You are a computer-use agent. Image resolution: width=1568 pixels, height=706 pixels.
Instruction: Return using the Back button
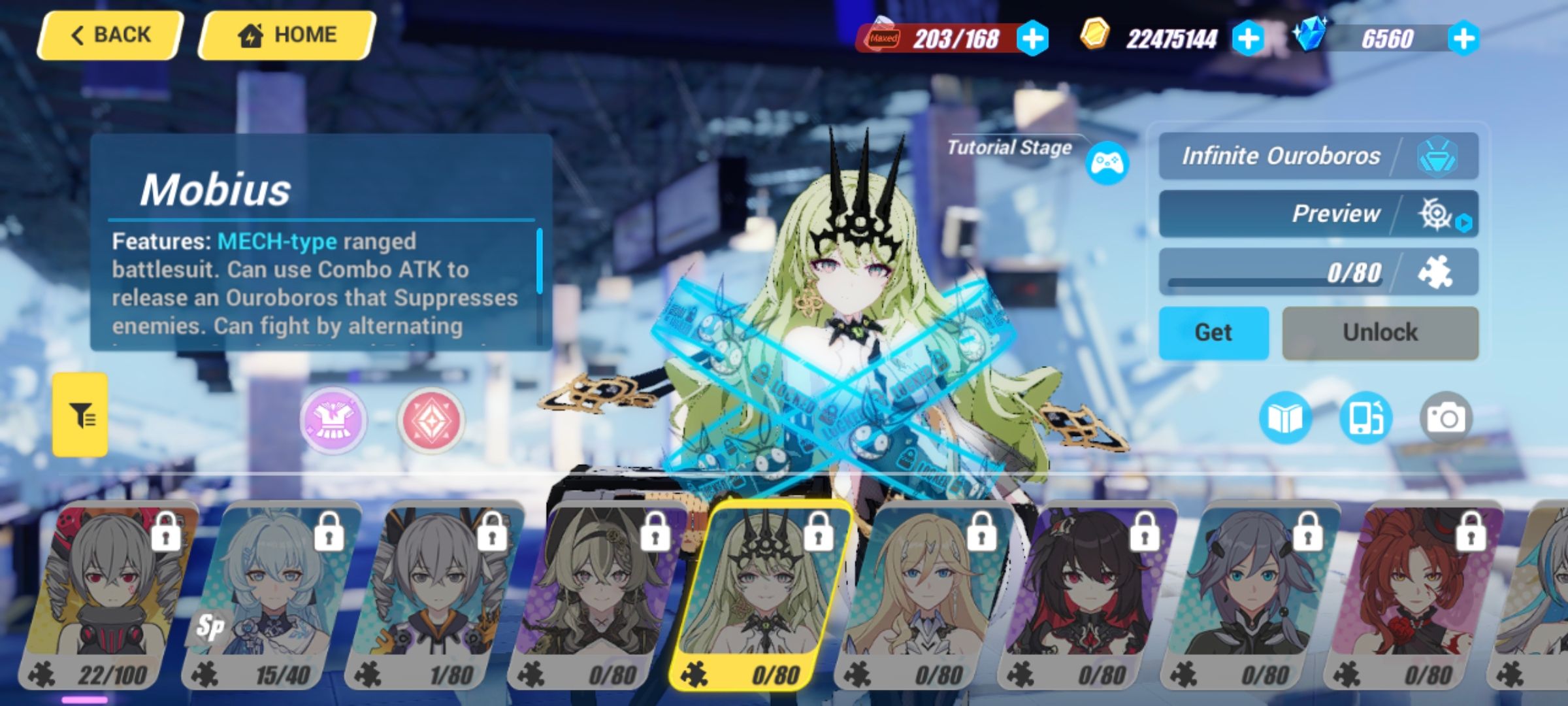pos(108,34)
